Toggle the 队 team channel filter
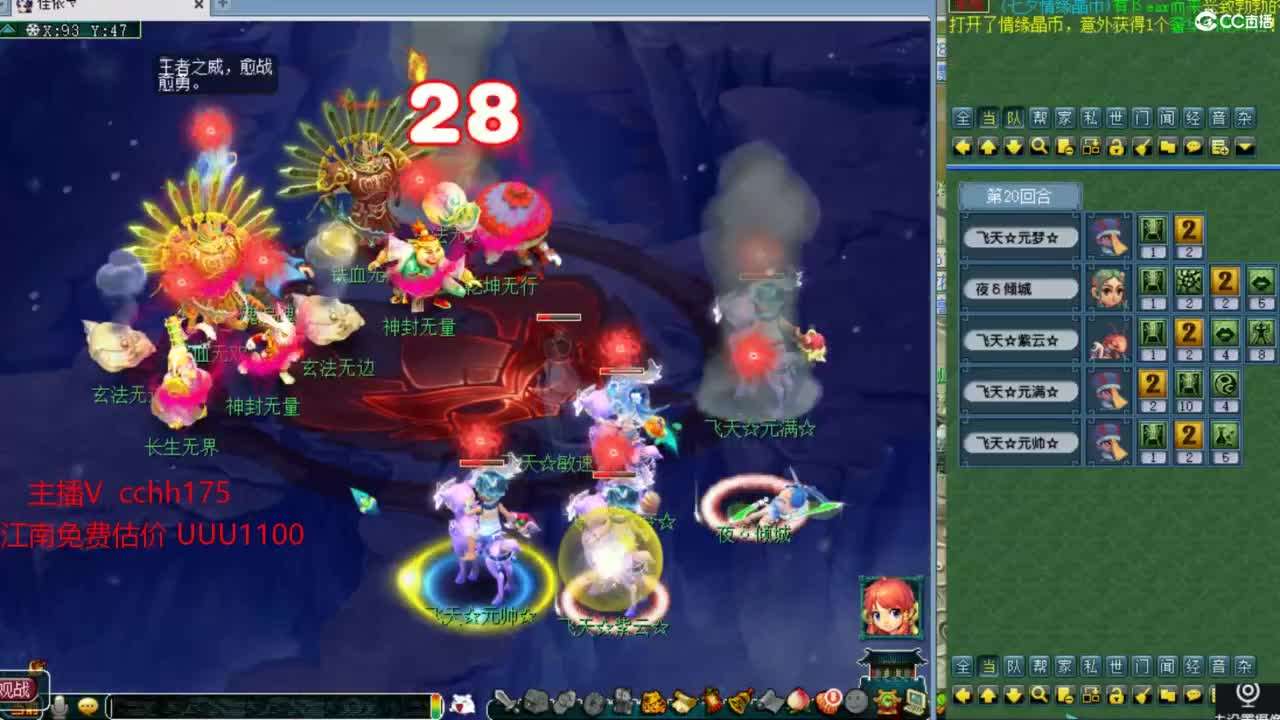 [1016, 118]
